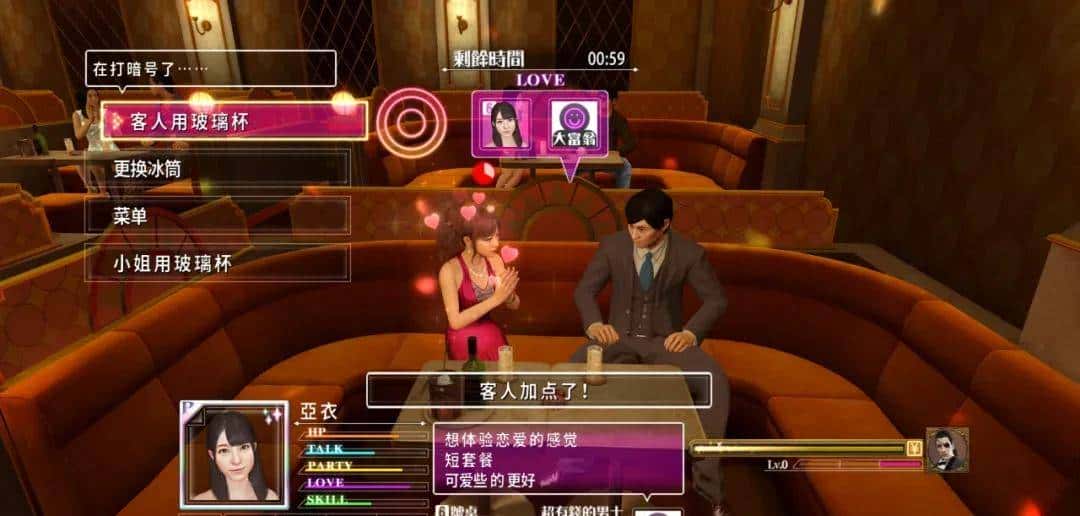
Task: Select 更换冰筒 from the list
Action: [x=217, y=168]
